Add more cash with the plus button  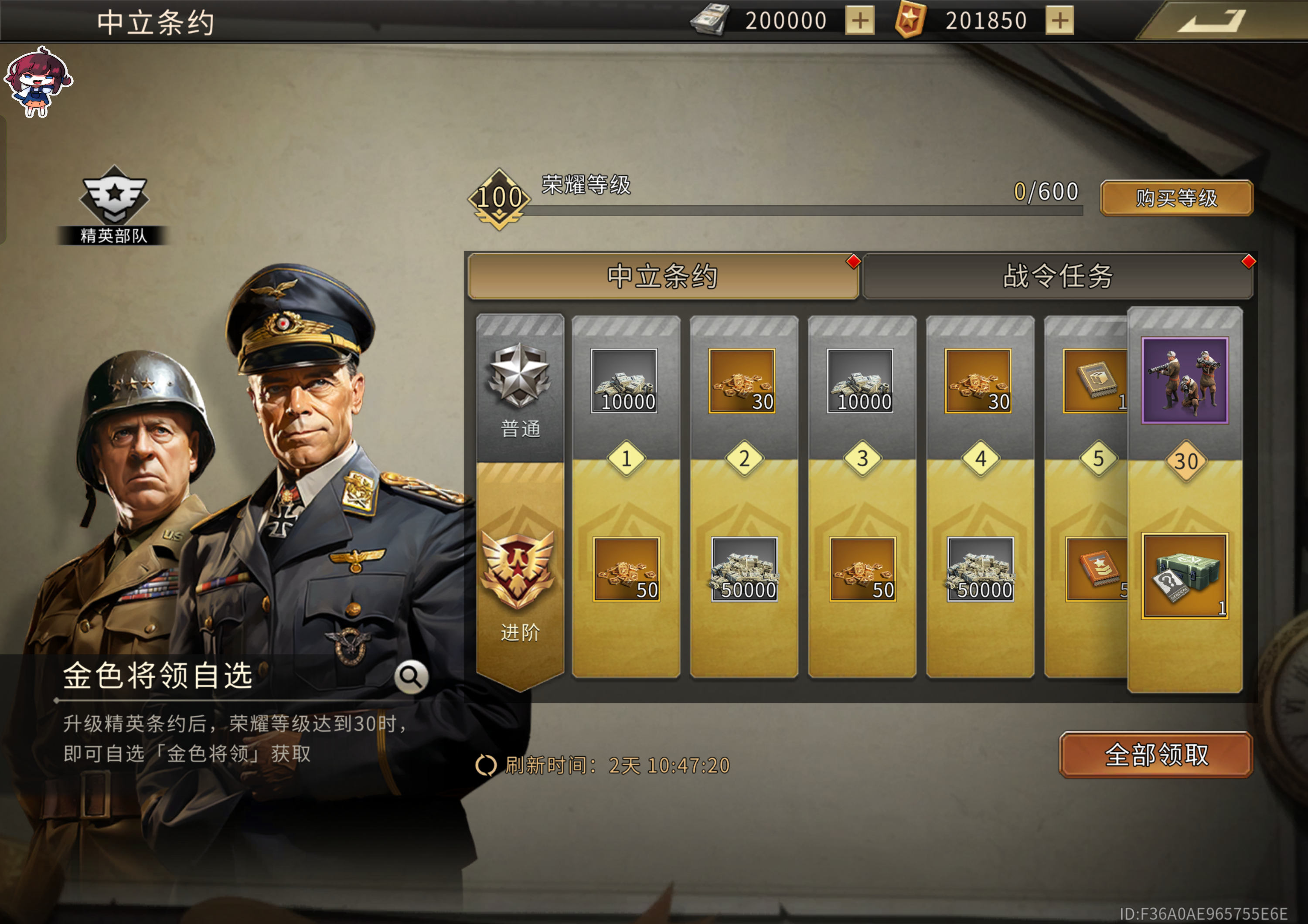pos(859,21)
